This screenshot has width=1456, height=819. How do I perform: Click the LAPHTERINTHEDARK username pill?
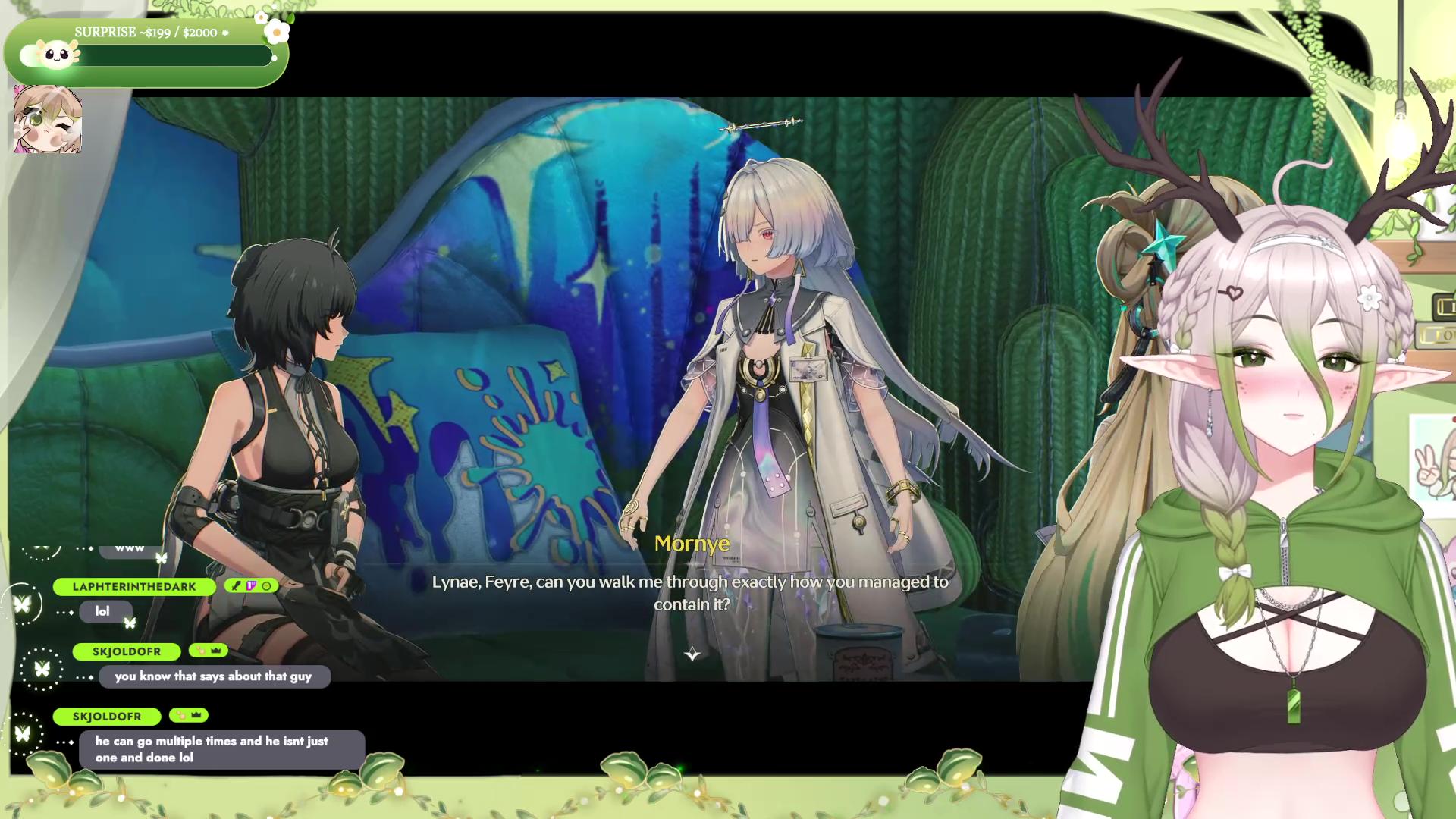click(x=134, y=586)
